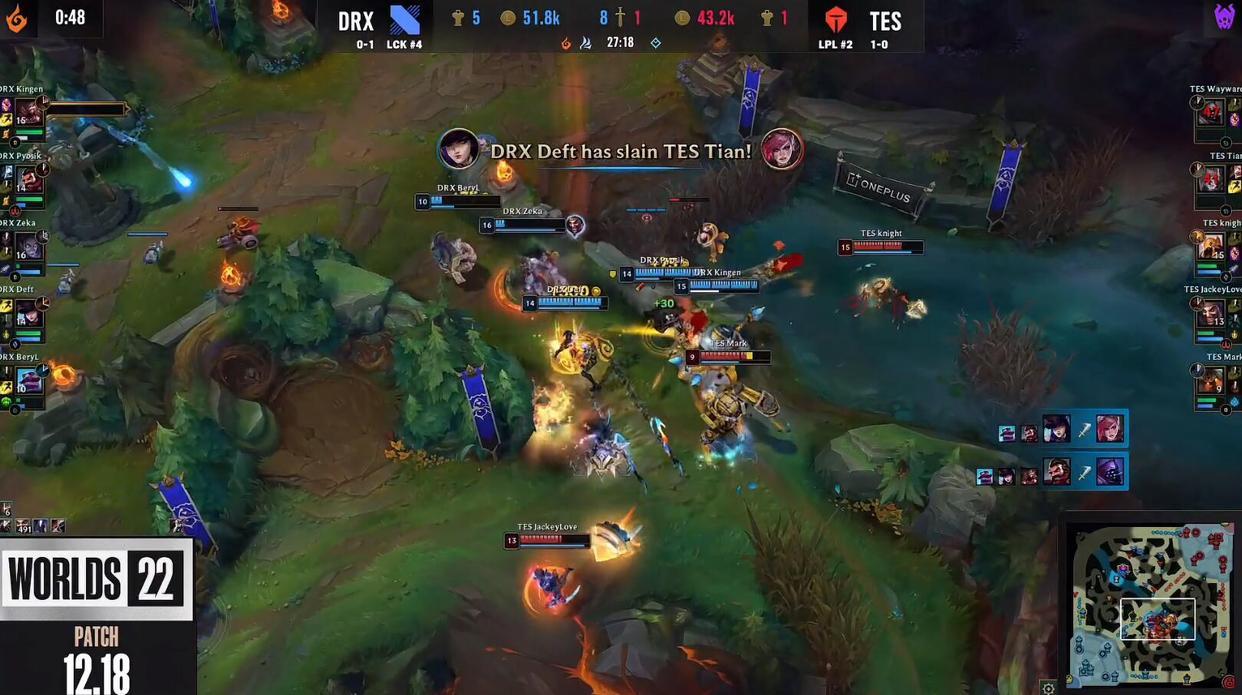This screenshot has width=1242, height=695.
Task: Select TES JackeyLove's champion portrait
Action: point(1212,313)
